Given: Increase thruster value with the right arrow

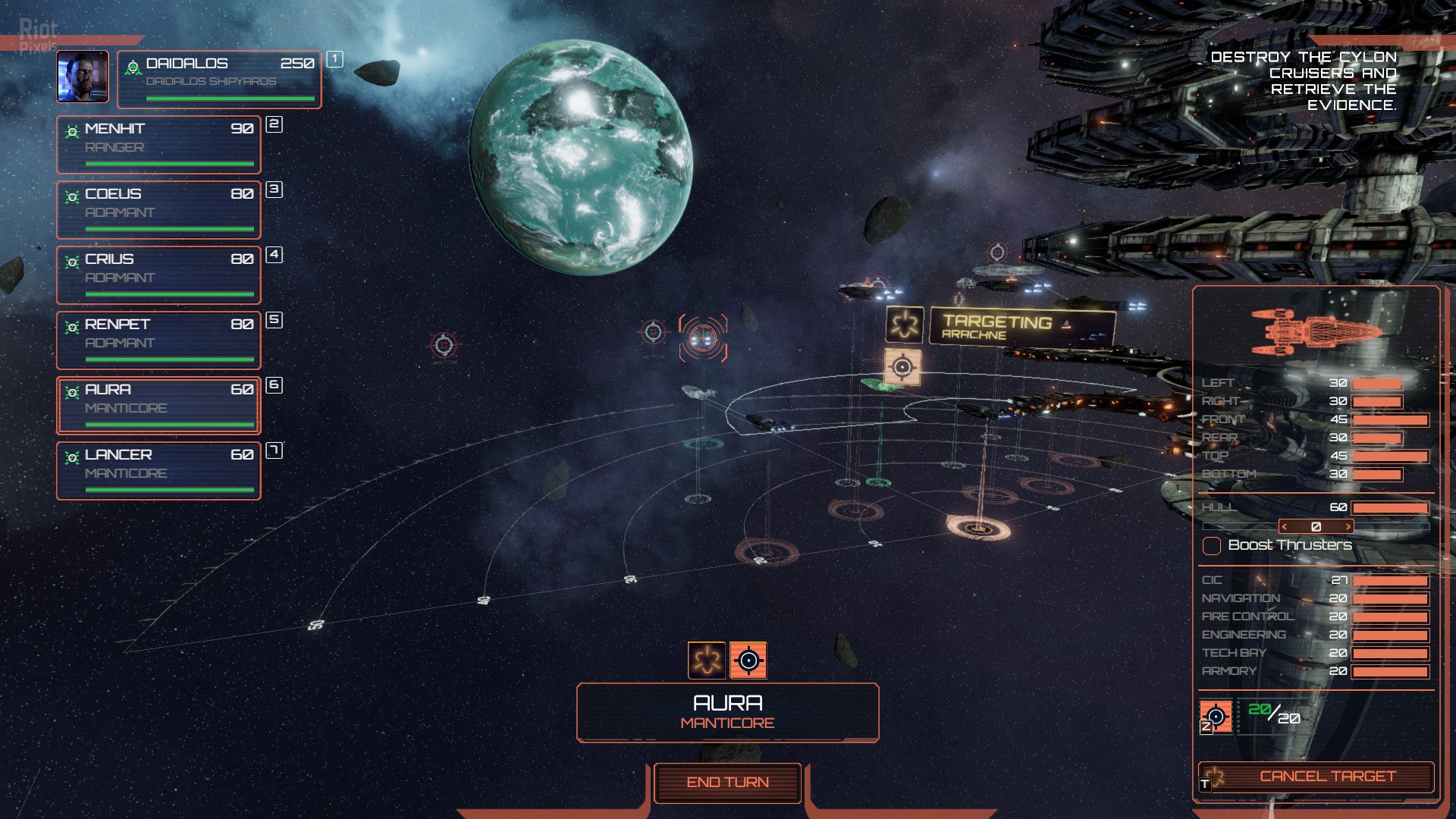Looking at the screenshot, I should 1348,526.
